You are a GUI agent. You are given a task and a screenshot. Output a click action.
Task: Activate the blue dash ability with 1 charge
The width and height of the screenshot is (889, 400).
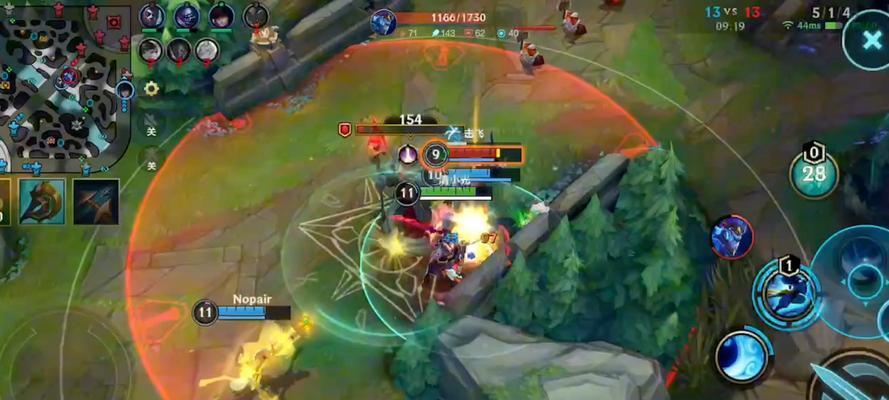coord(786,293)
